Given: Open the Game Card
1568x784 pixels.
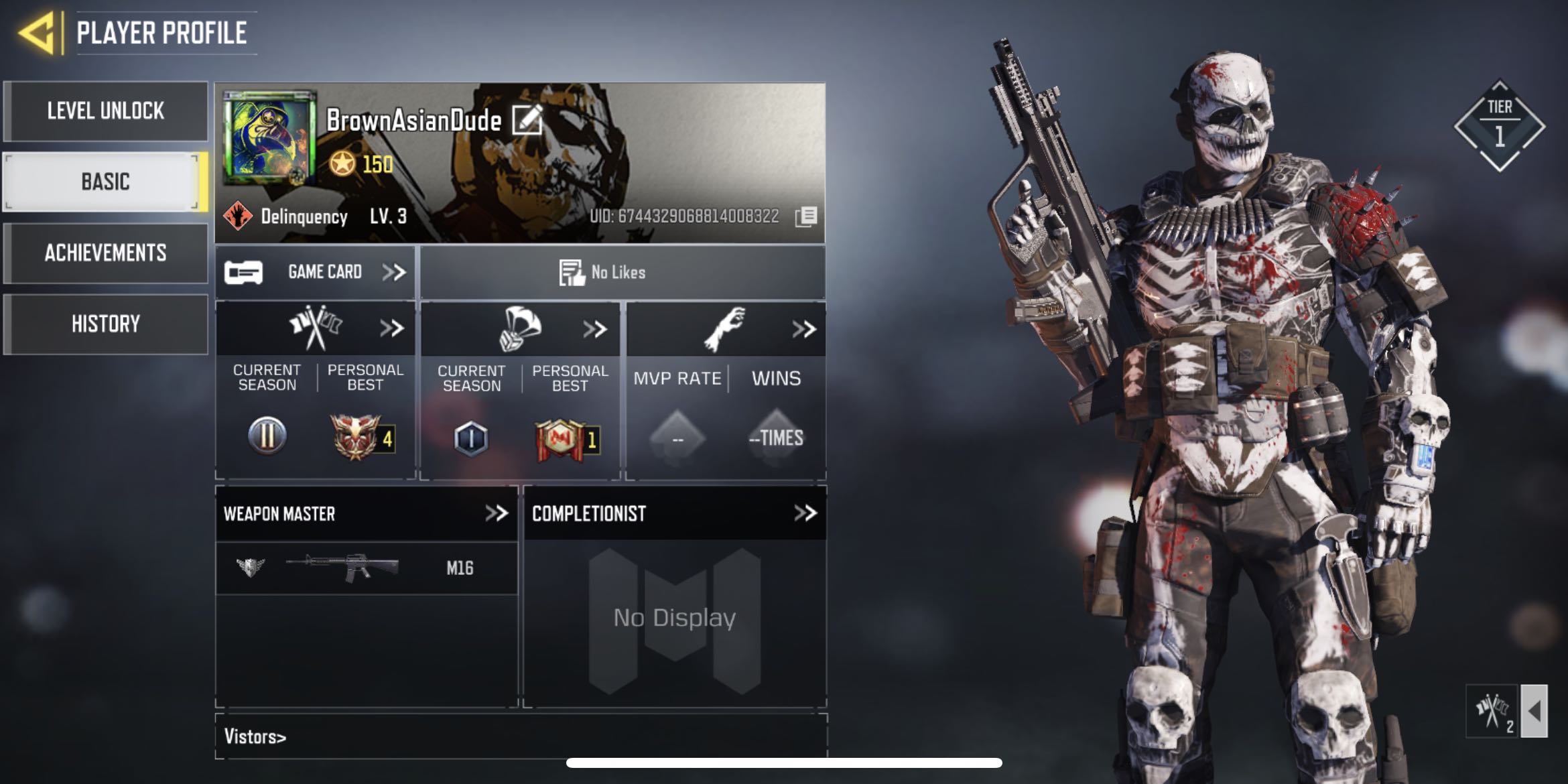Looking at the screenshot, I should 315,272.
